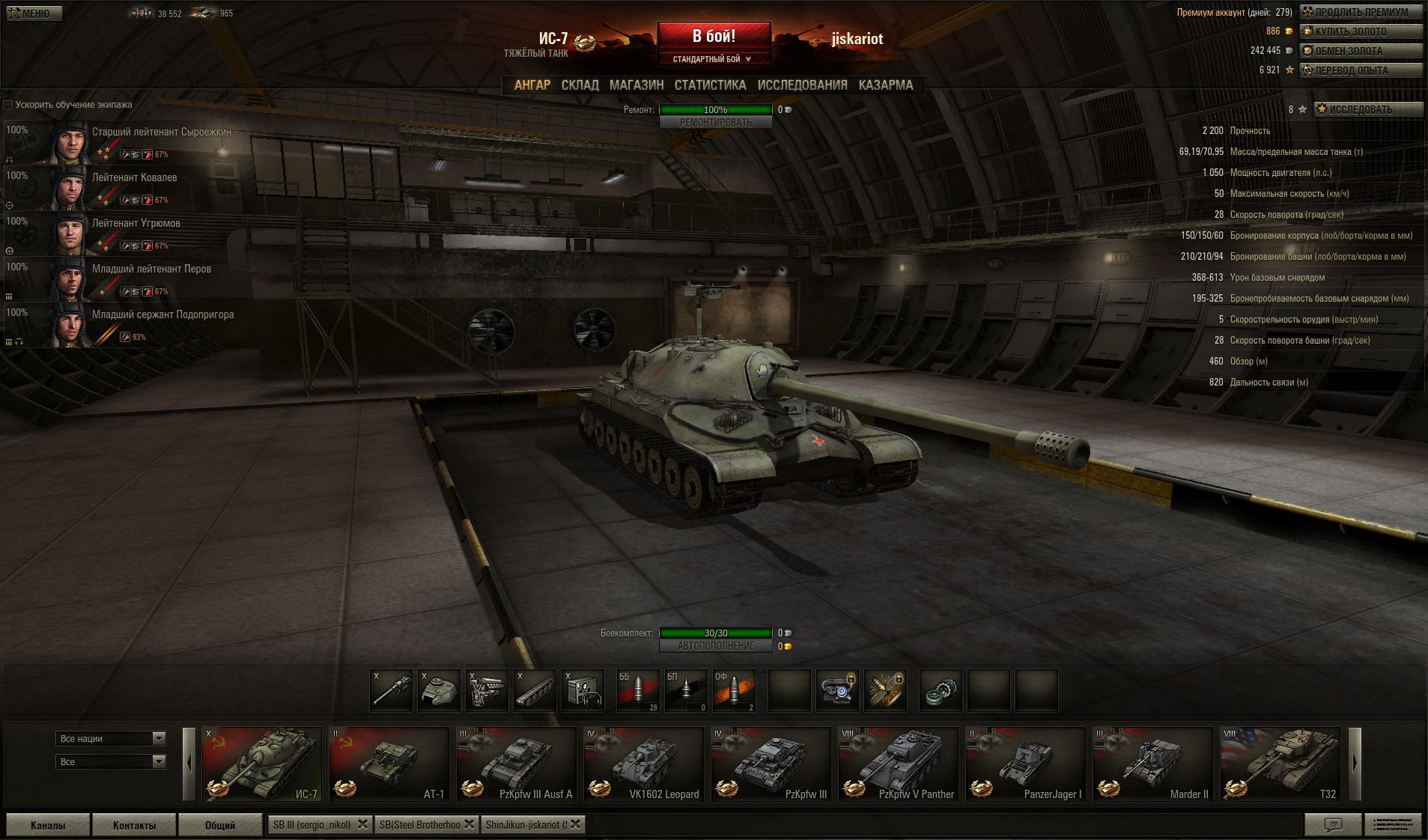Pick the PzKpfw V Panther tank

point(898,764)
